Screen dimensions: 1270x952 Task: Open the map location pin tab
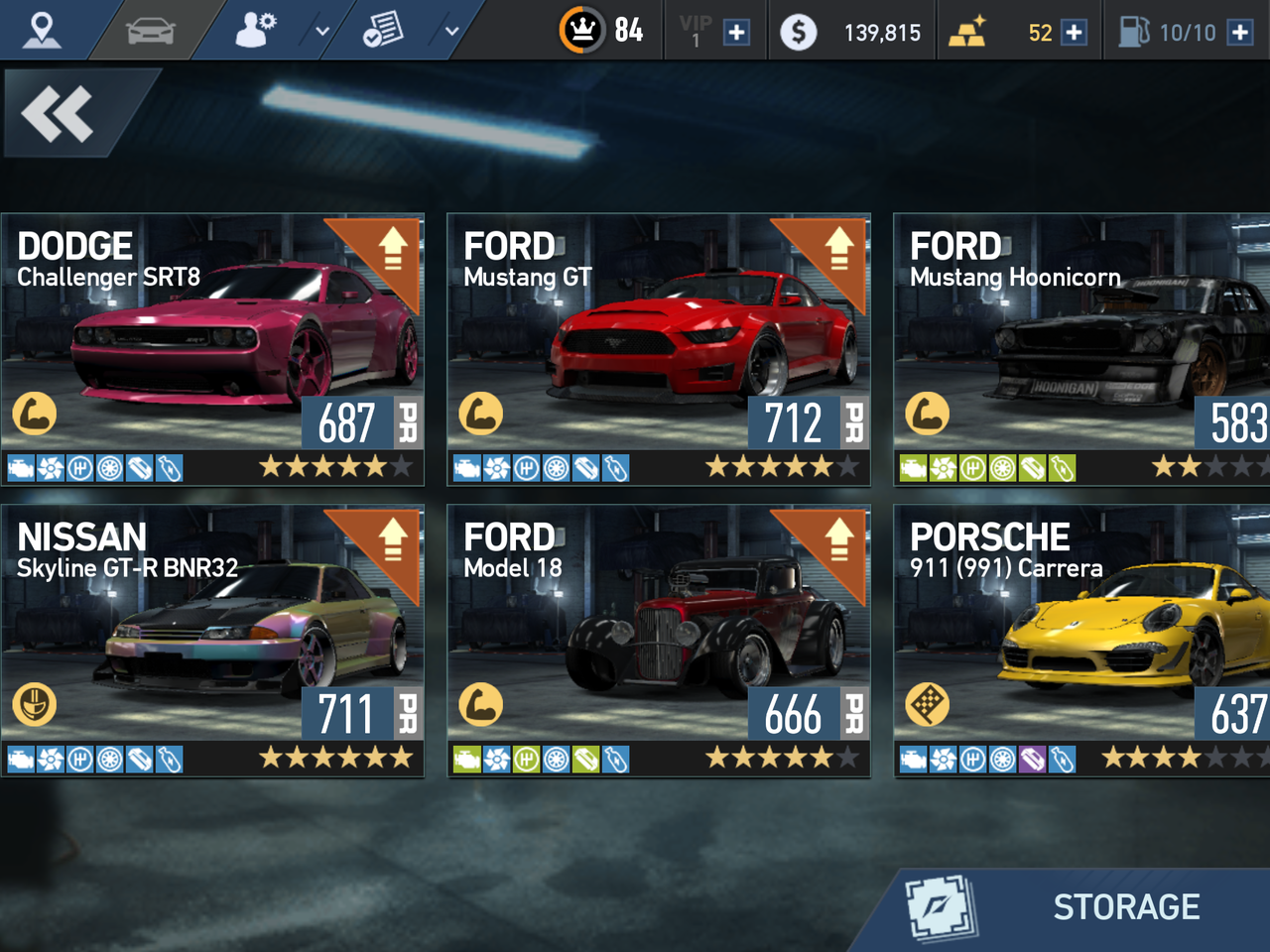pos(42,31)
